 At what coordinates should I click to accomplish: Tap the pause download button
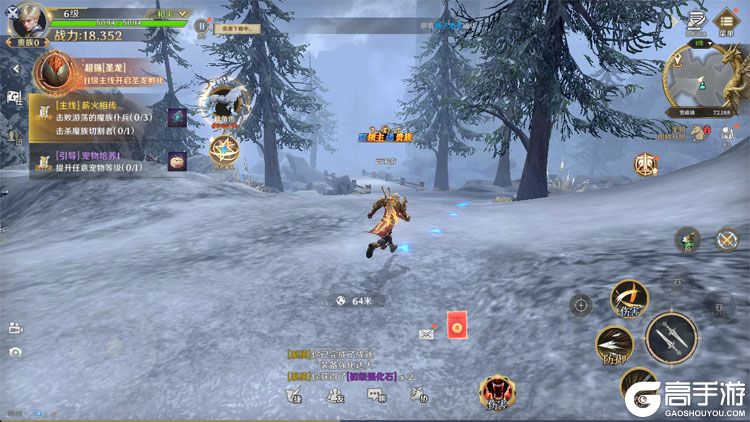coord(202,25)
